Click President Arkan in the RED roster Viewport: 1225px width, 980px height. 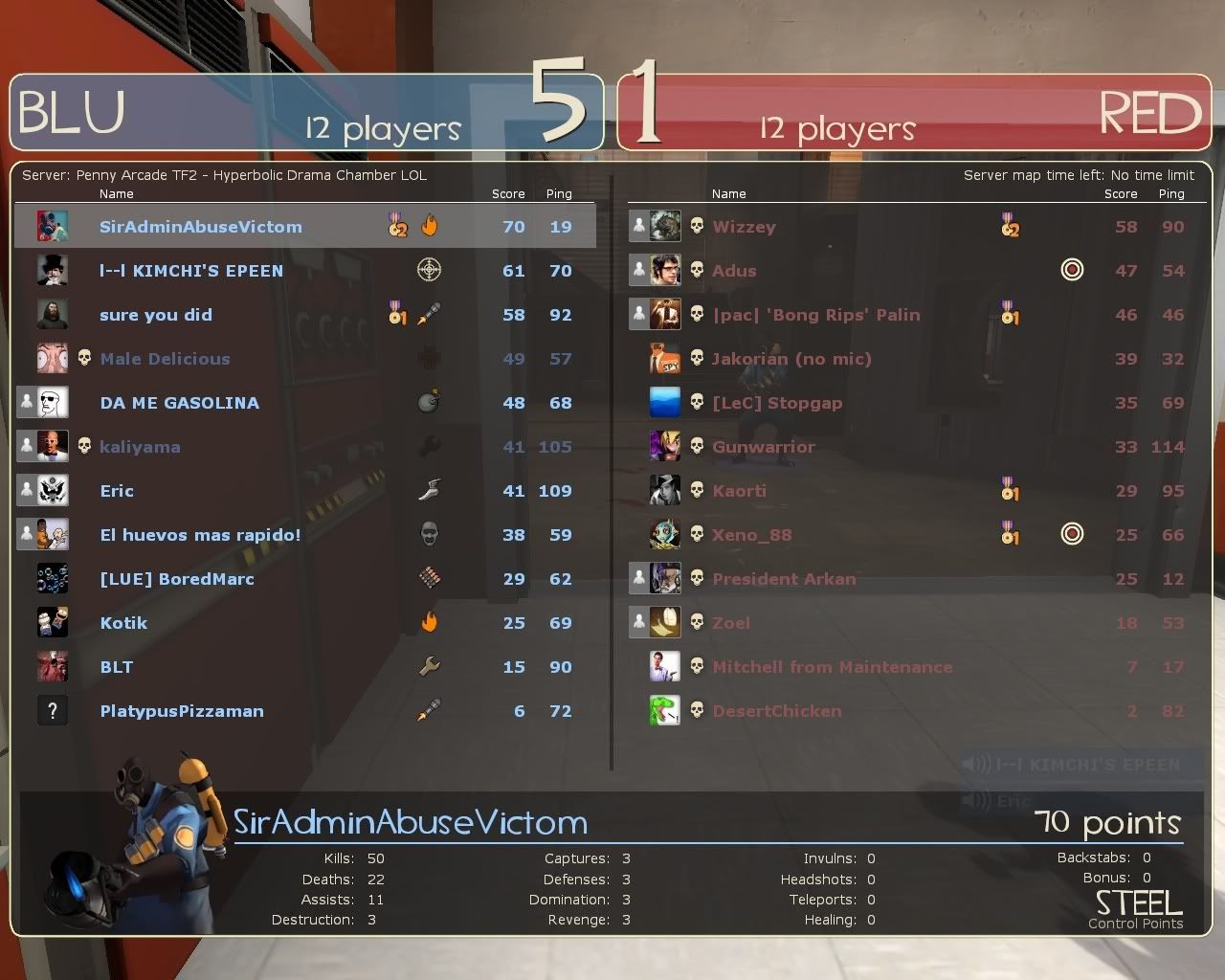[784, 578]
